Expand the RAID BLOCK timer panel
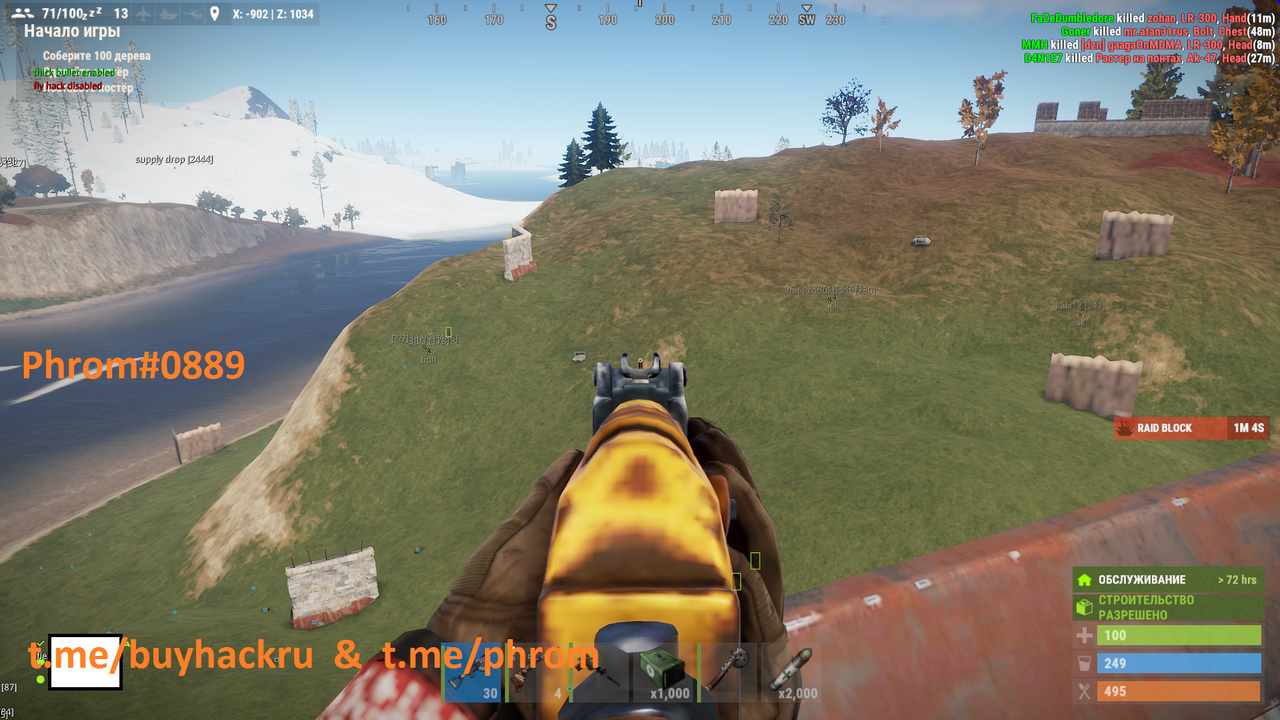Screen dimensions: 1280x720 pos(1191,428)
